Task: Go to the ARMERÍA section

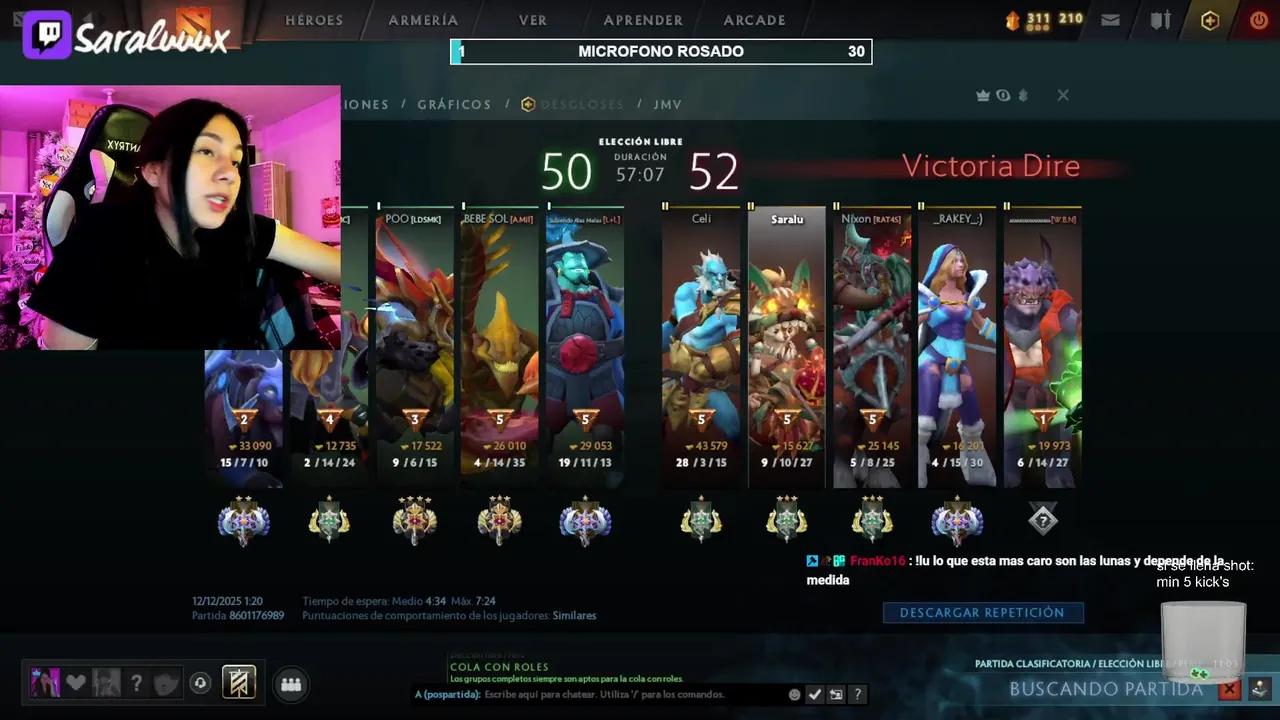Action: [x=423, y=20]
